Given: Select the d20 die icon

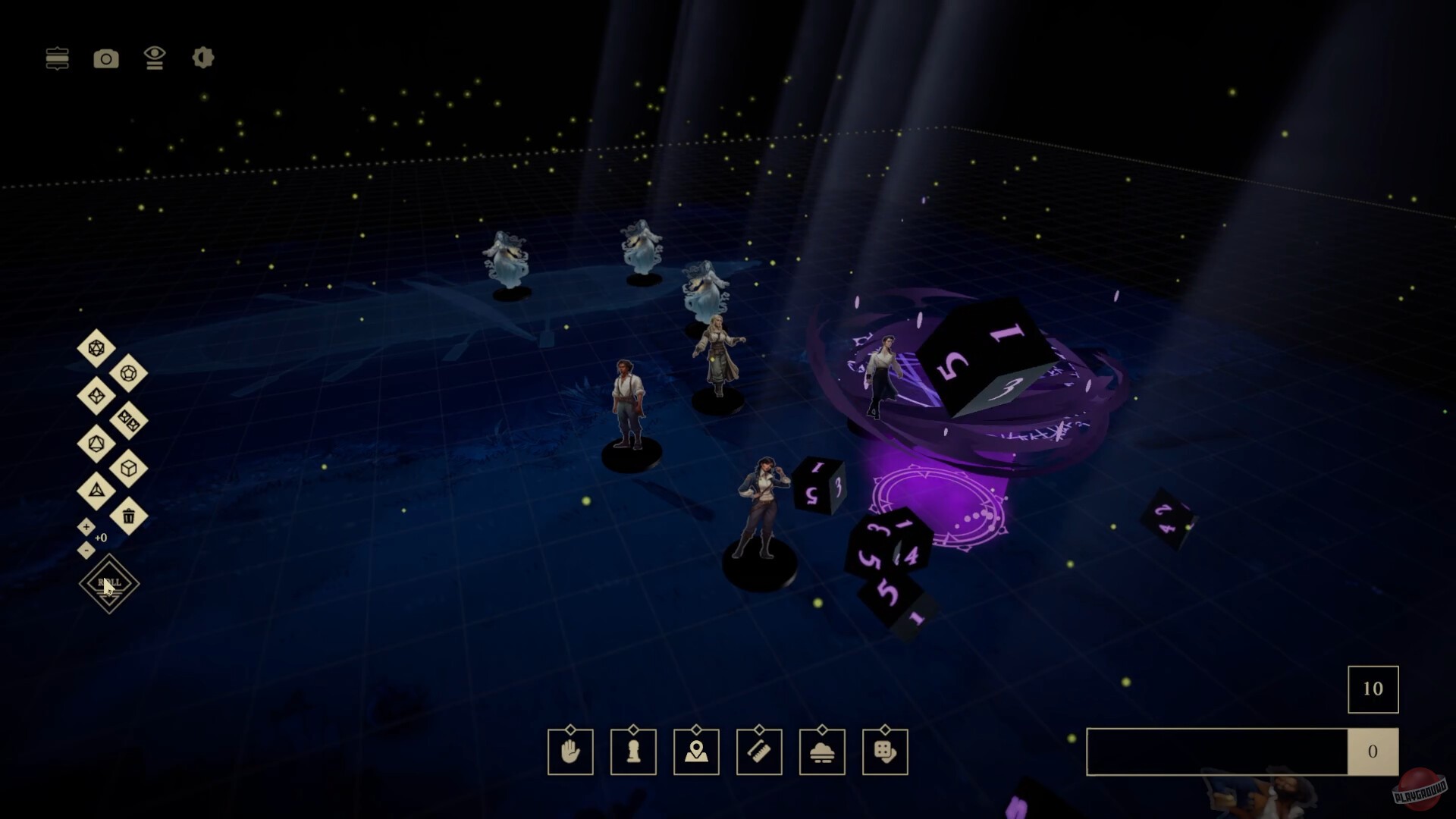Looking at the screenshot, I should [96, 348].
